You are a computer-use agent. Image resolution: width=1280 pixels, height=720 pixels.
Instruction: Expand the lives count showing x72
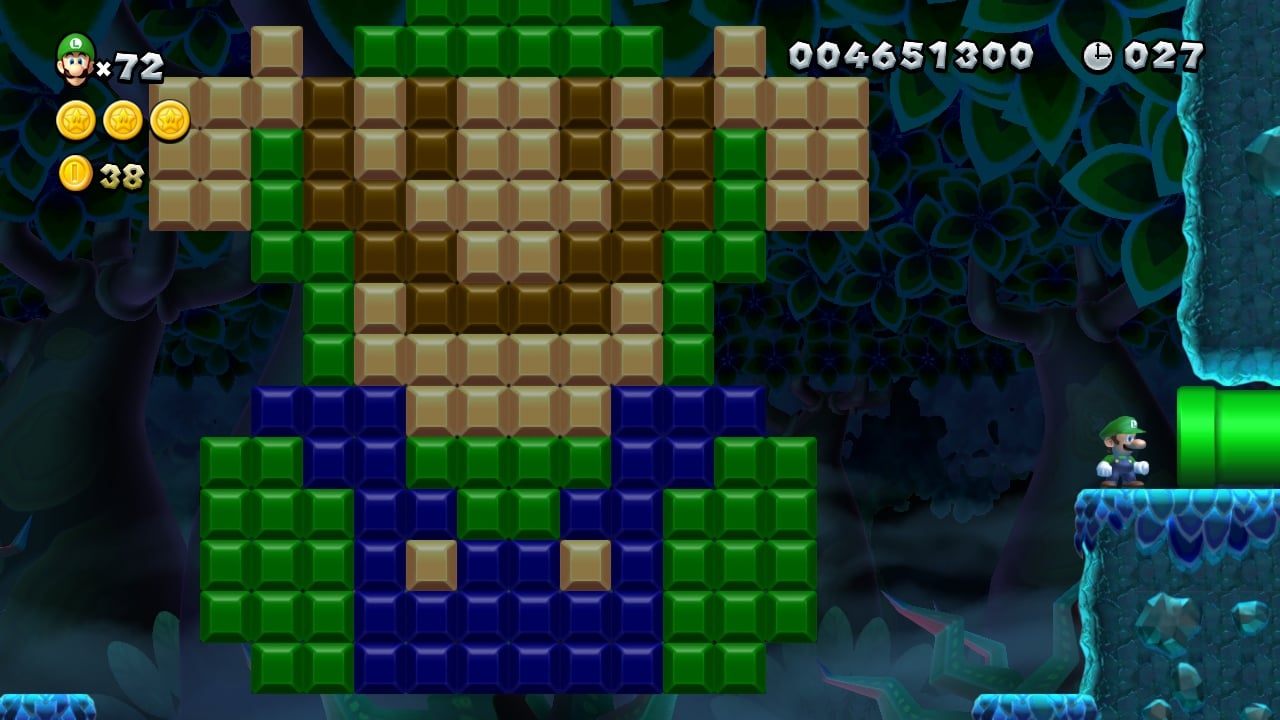[125, 60]
